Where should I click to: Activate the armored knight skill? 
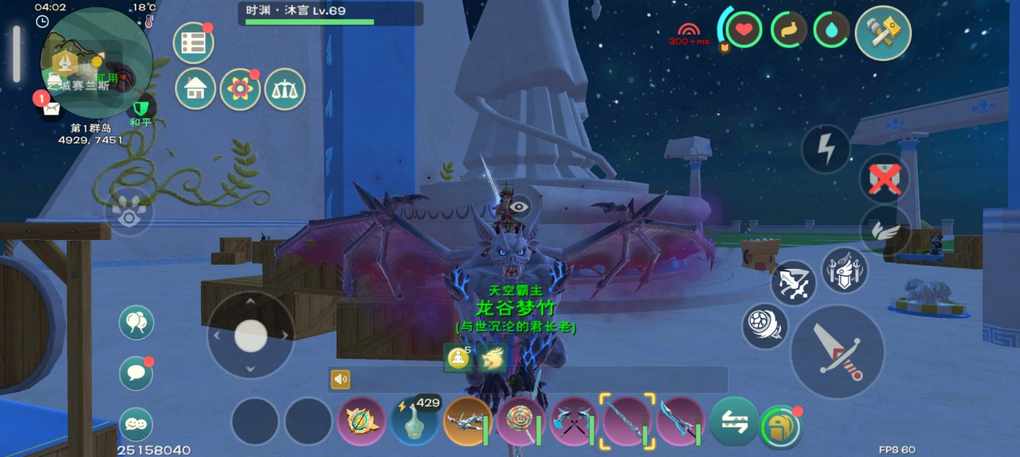[844, 270]
